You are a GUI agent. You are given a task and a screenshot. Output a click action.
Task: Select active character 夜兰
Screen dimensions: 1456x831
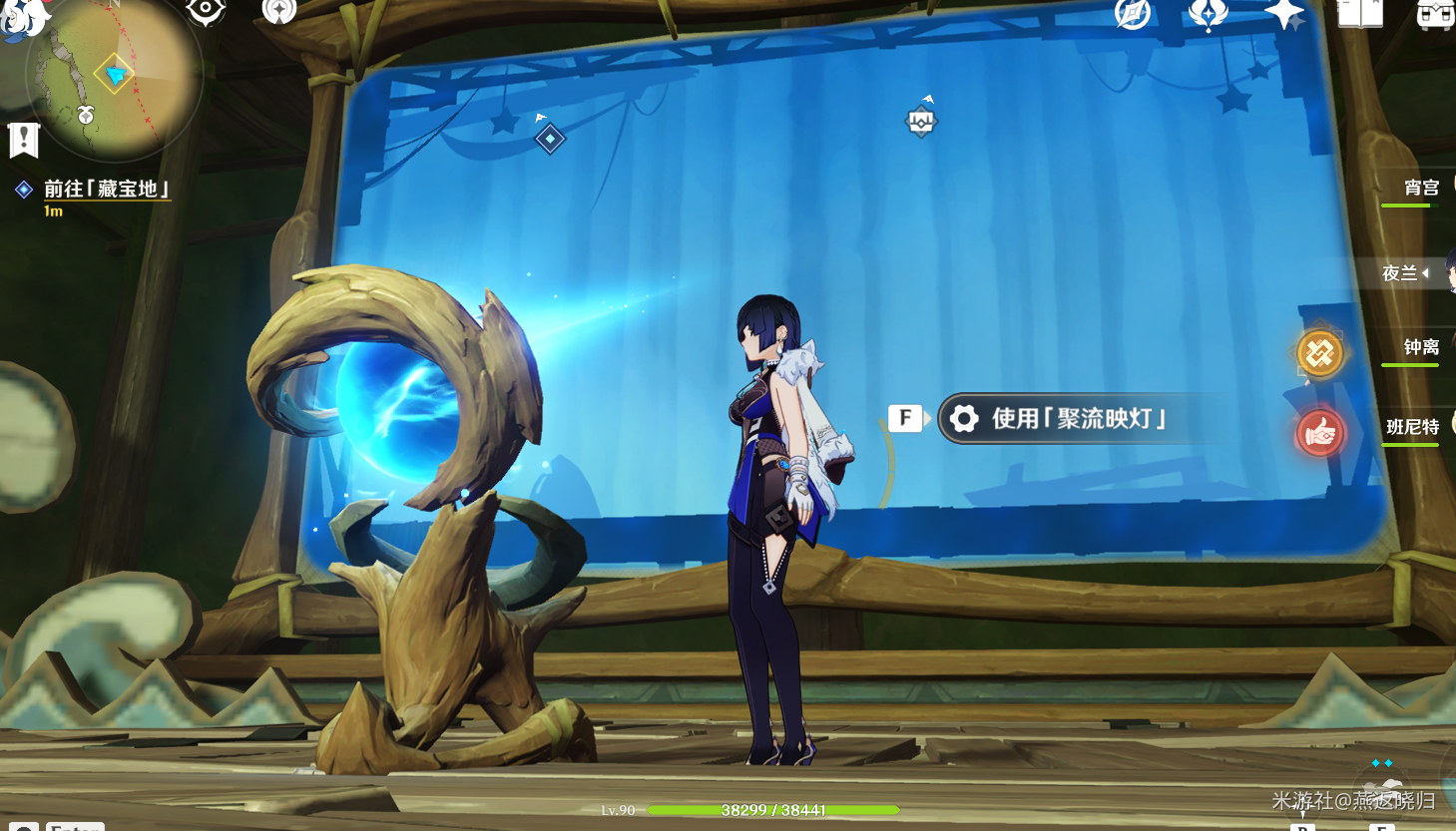click(x=1400, y=273)
